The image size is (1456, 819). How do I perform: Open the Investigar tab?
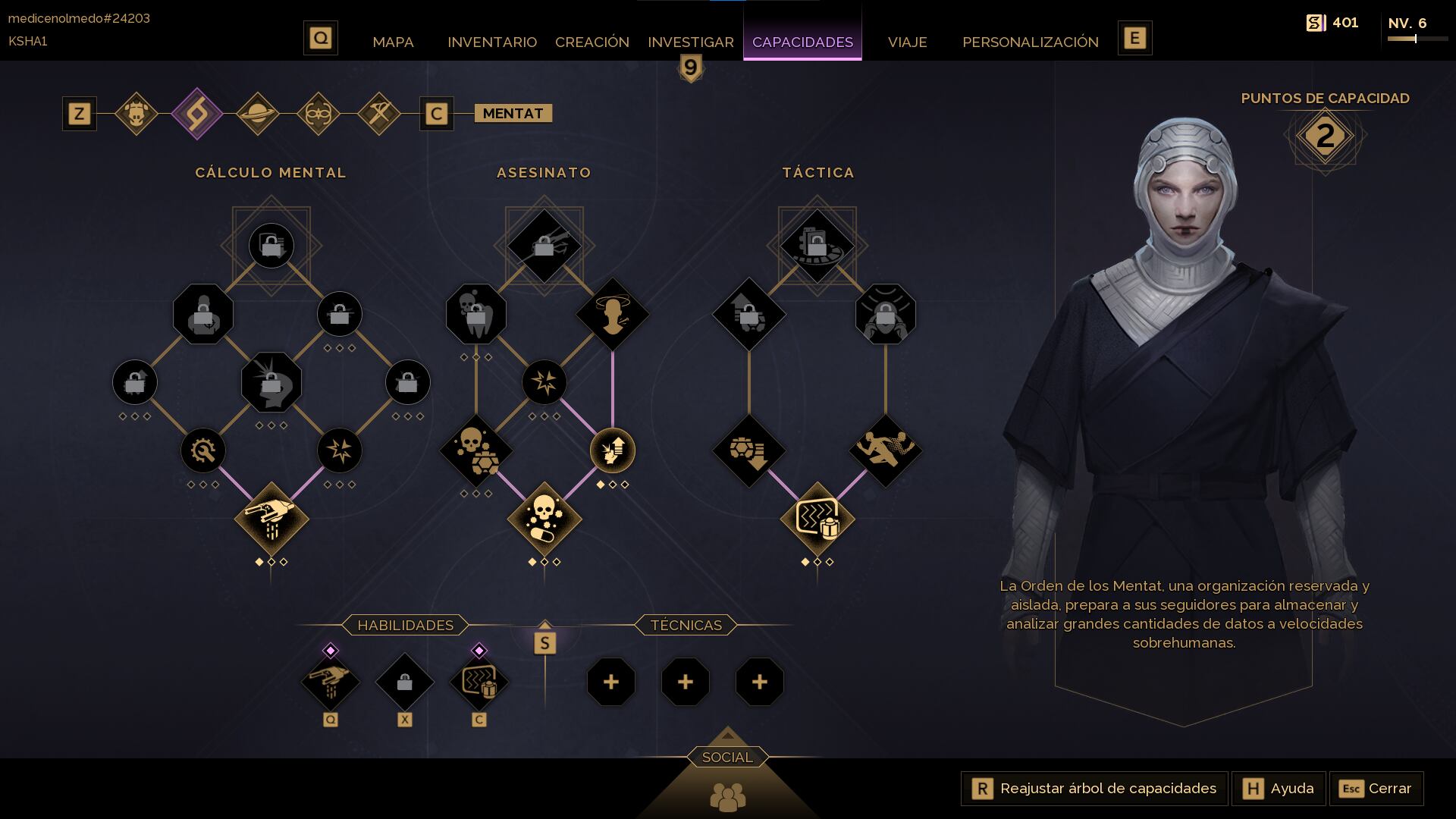click(x=690, y=42)
